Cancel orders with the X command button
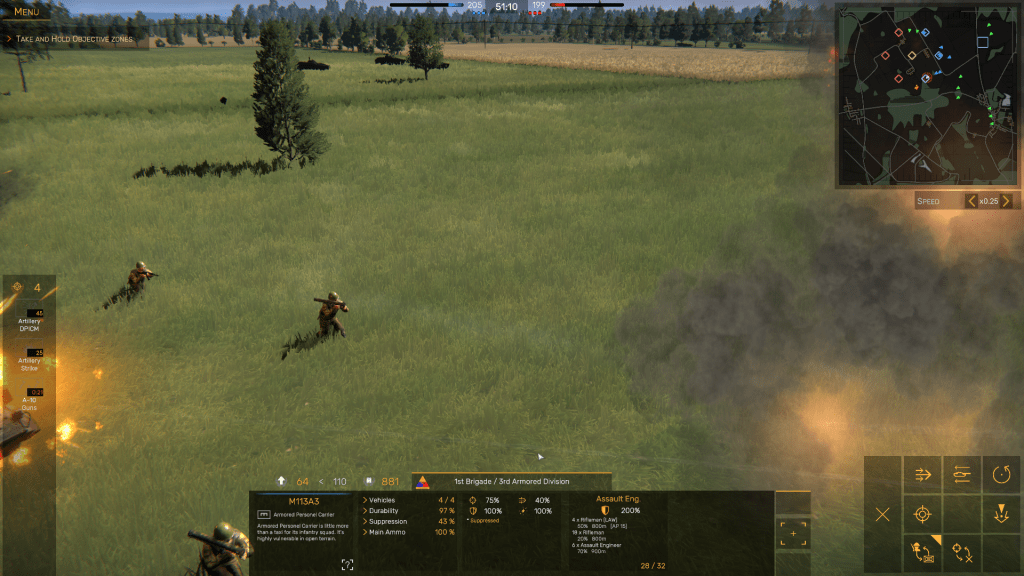Screen dimensions: 1024x576 coord(882,515)
